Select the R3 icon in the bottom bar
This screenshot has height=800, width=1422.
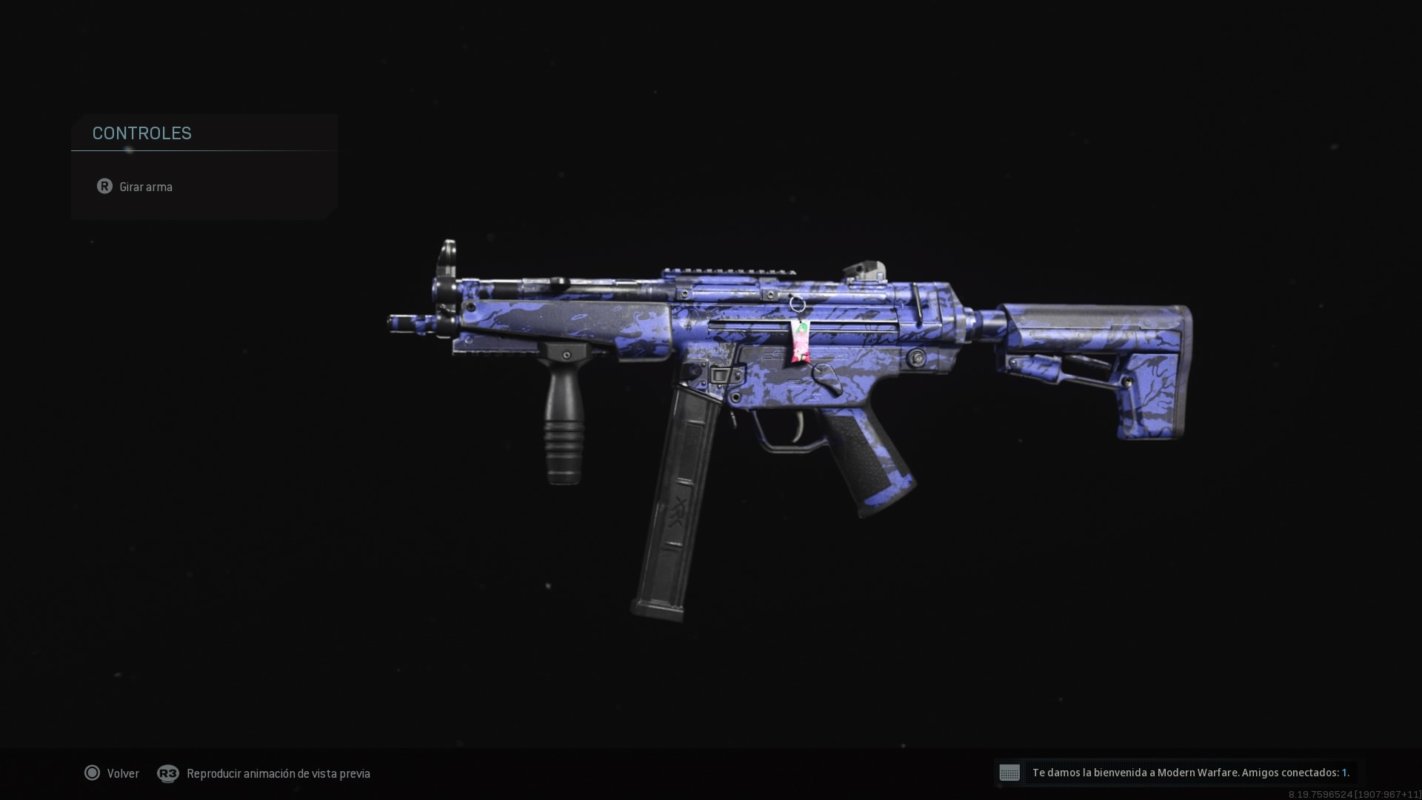(167, 773)
